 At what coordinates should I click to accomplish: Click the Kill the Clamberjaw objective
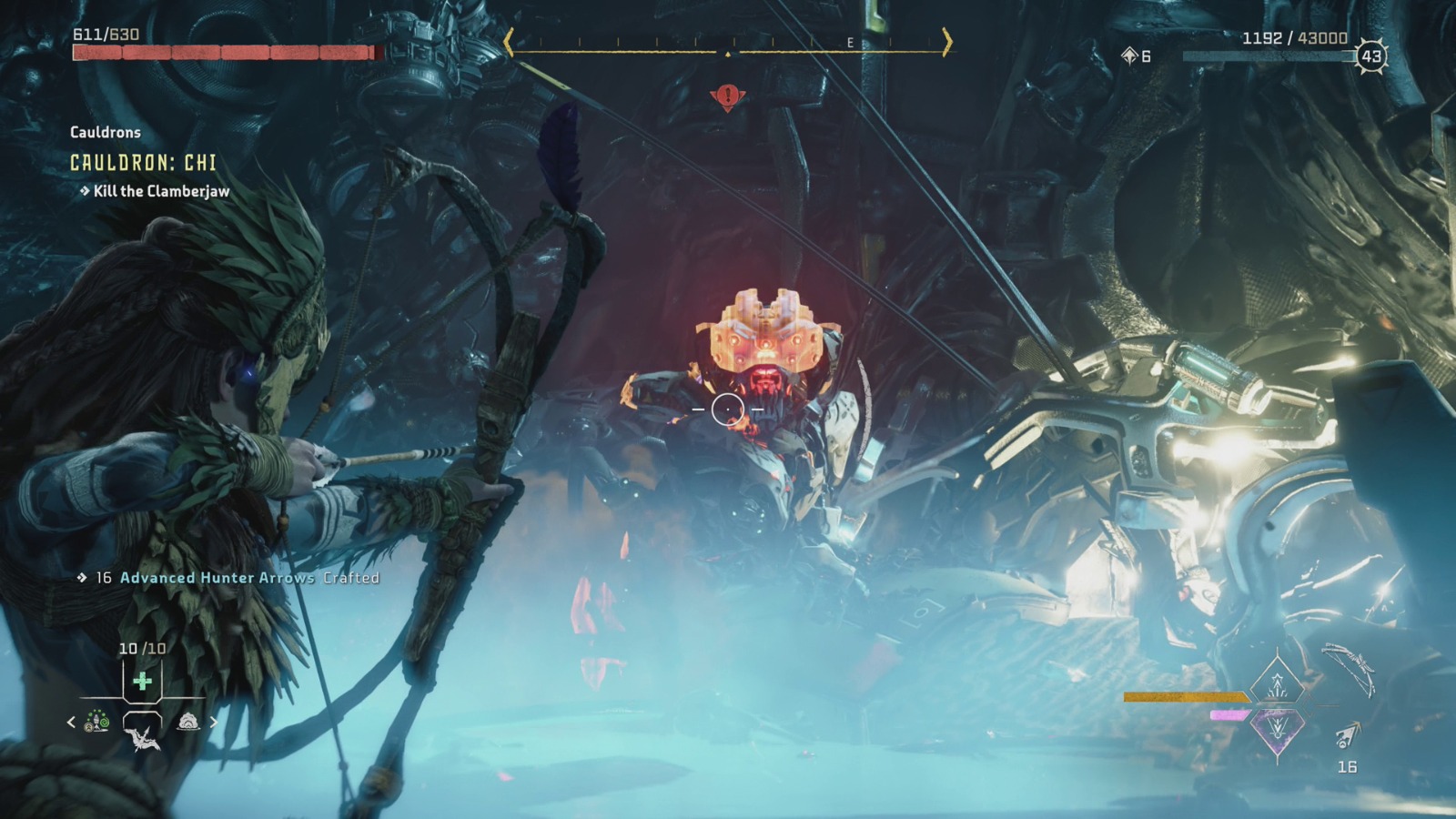[x=161, y=191]
